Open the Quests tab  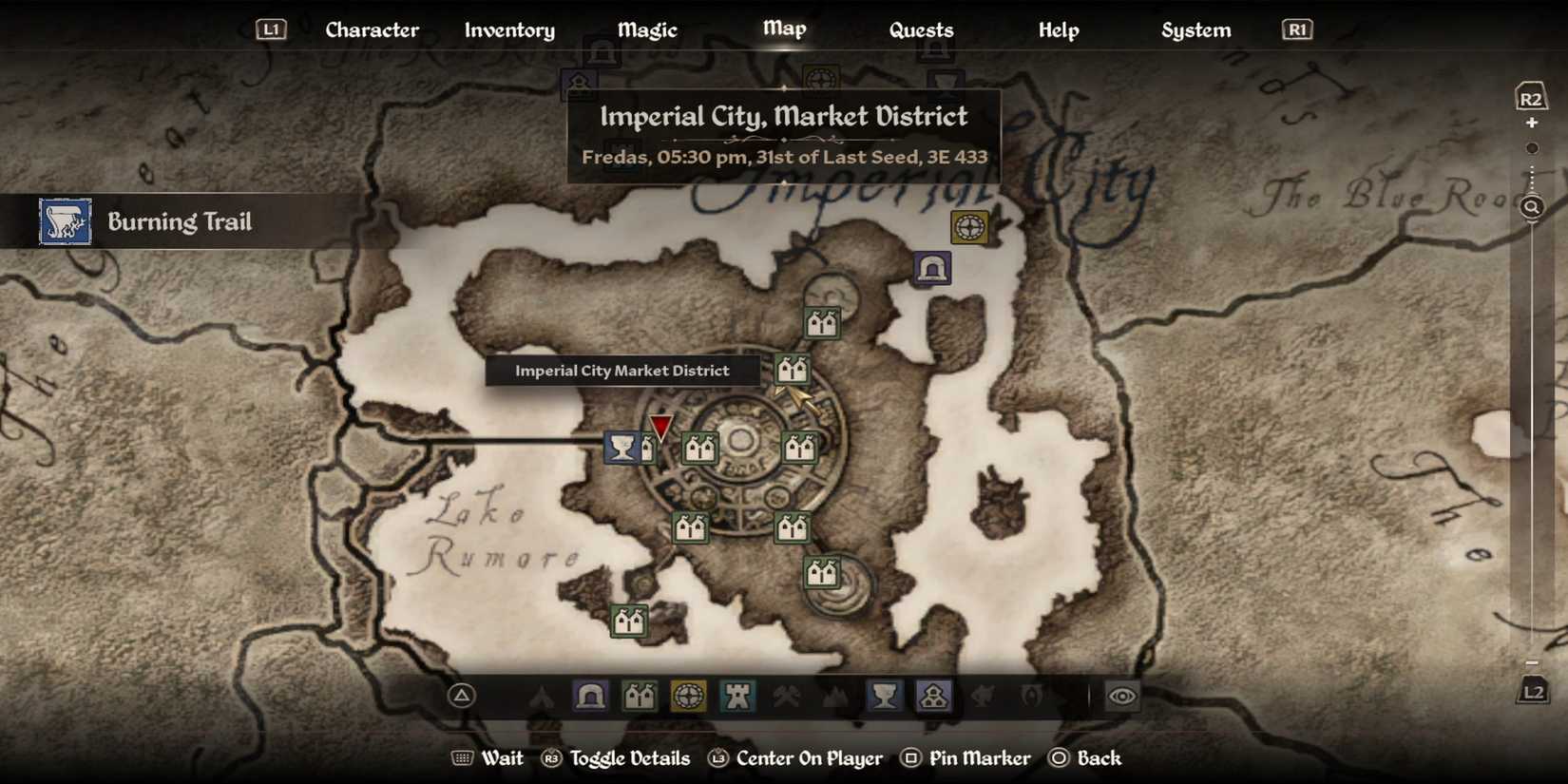coord(921,29)
